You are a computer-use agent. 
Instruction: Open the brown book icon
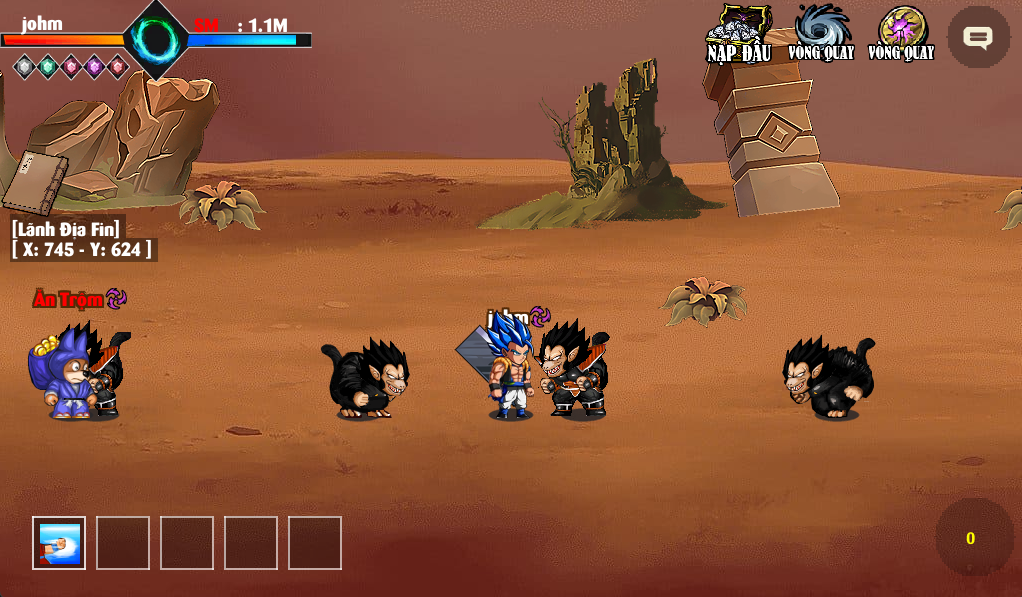(34, 182)
